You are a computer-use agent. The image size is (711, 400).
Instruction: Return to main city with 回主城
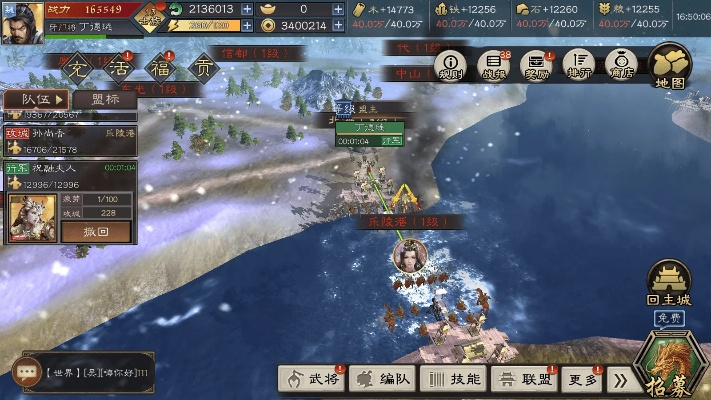[x=669, y=284]
